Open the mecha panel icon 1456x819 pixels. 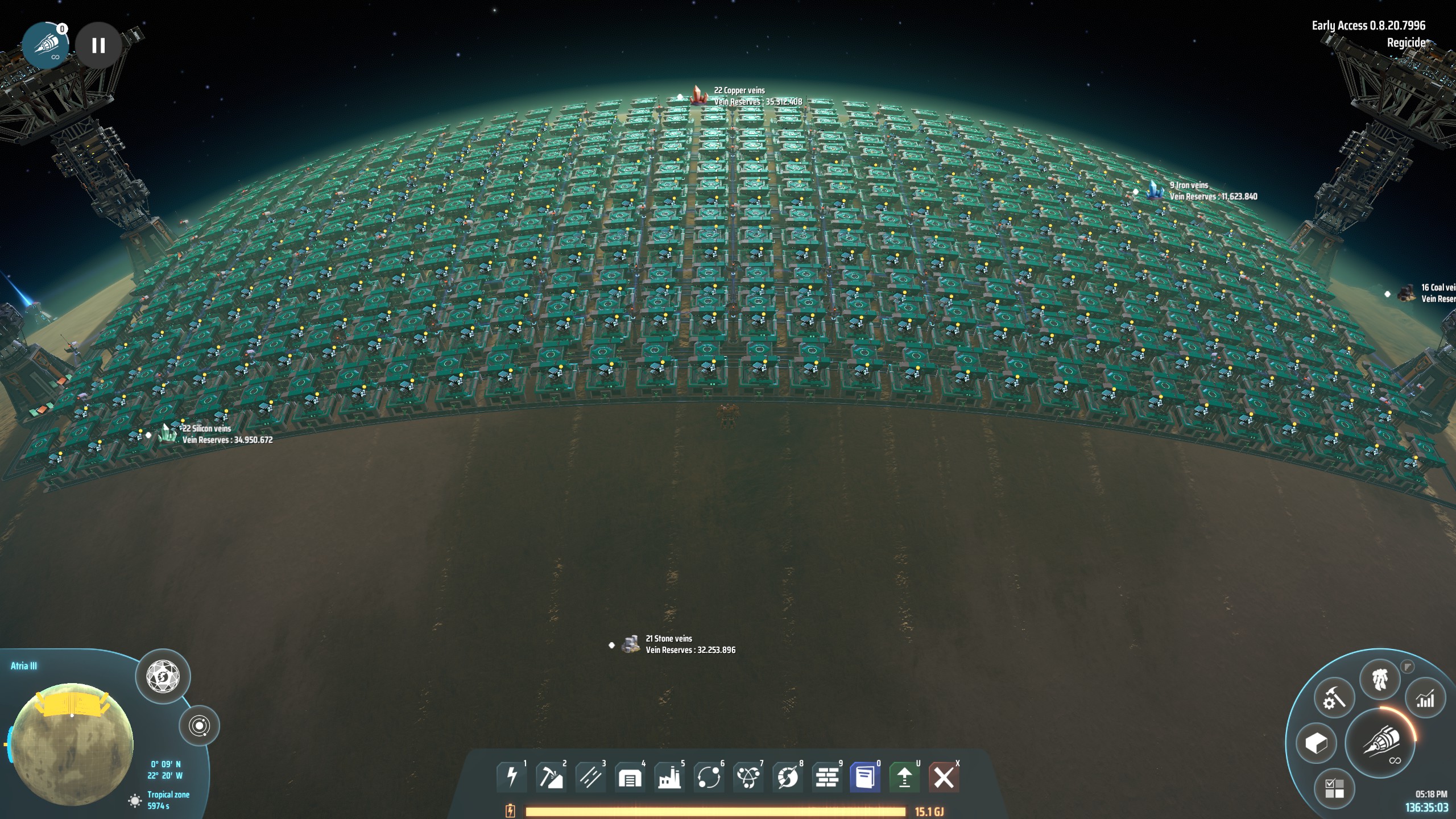(x=1380, y=680)
